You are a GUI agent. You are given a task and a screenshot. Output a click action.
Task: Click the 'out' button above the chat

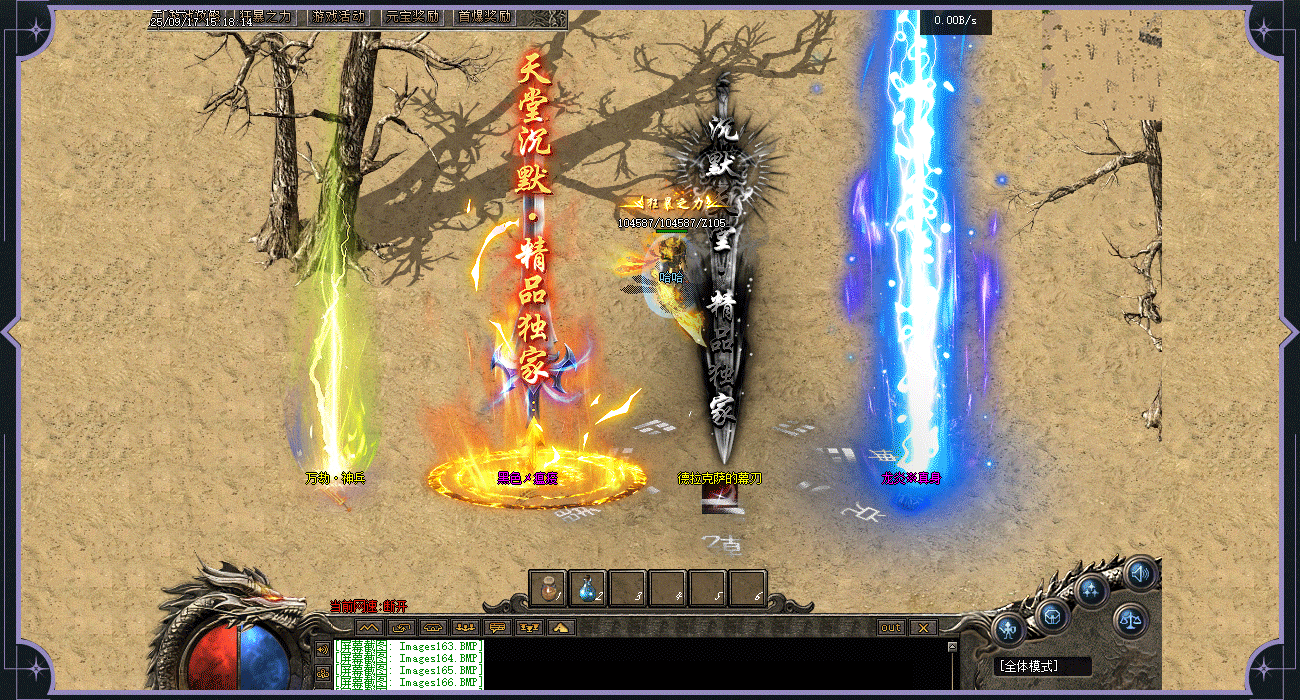click(891, 628)
